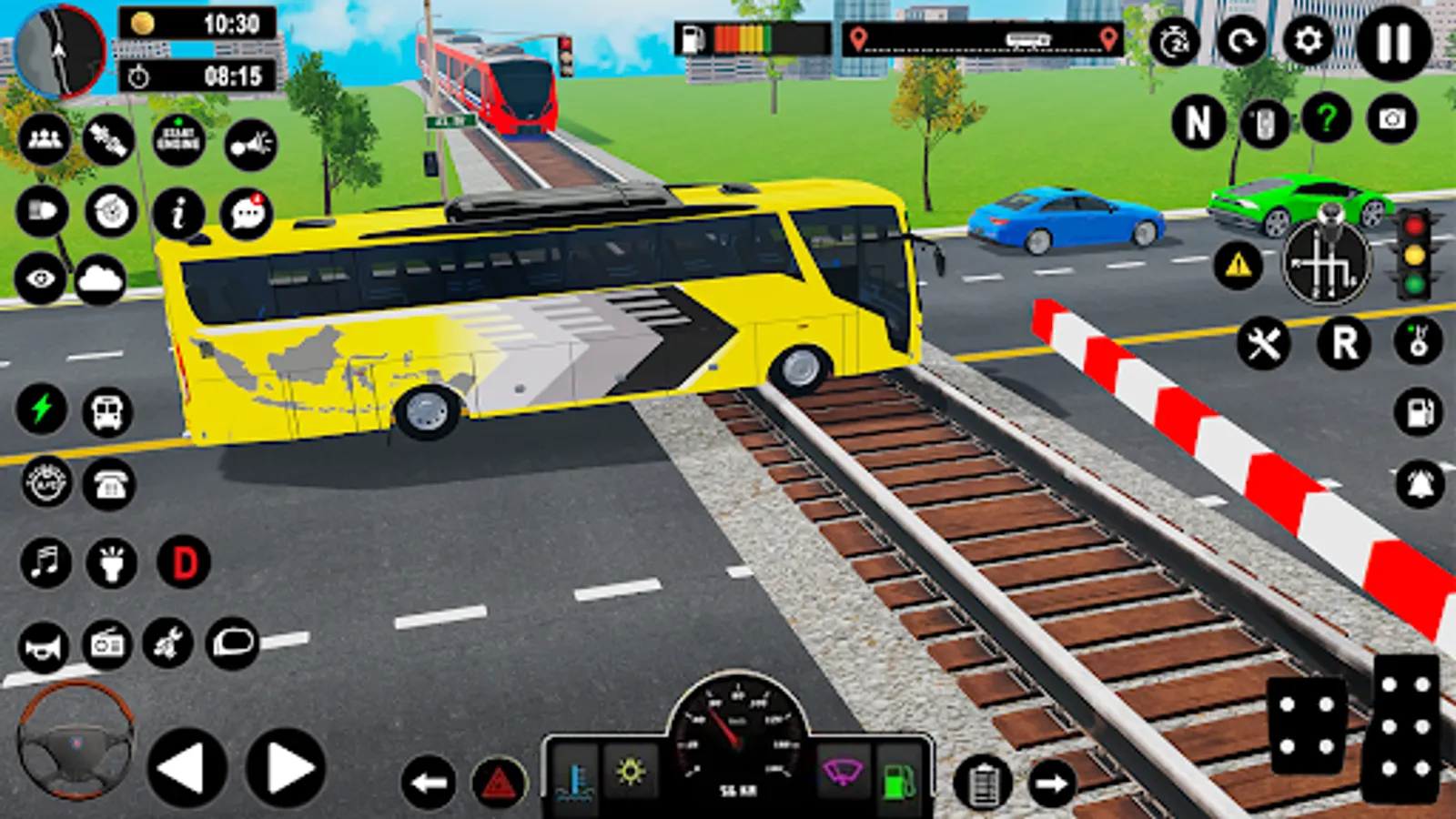Open the wrench and screwdriver repair menu

(x=1263, y=344)
